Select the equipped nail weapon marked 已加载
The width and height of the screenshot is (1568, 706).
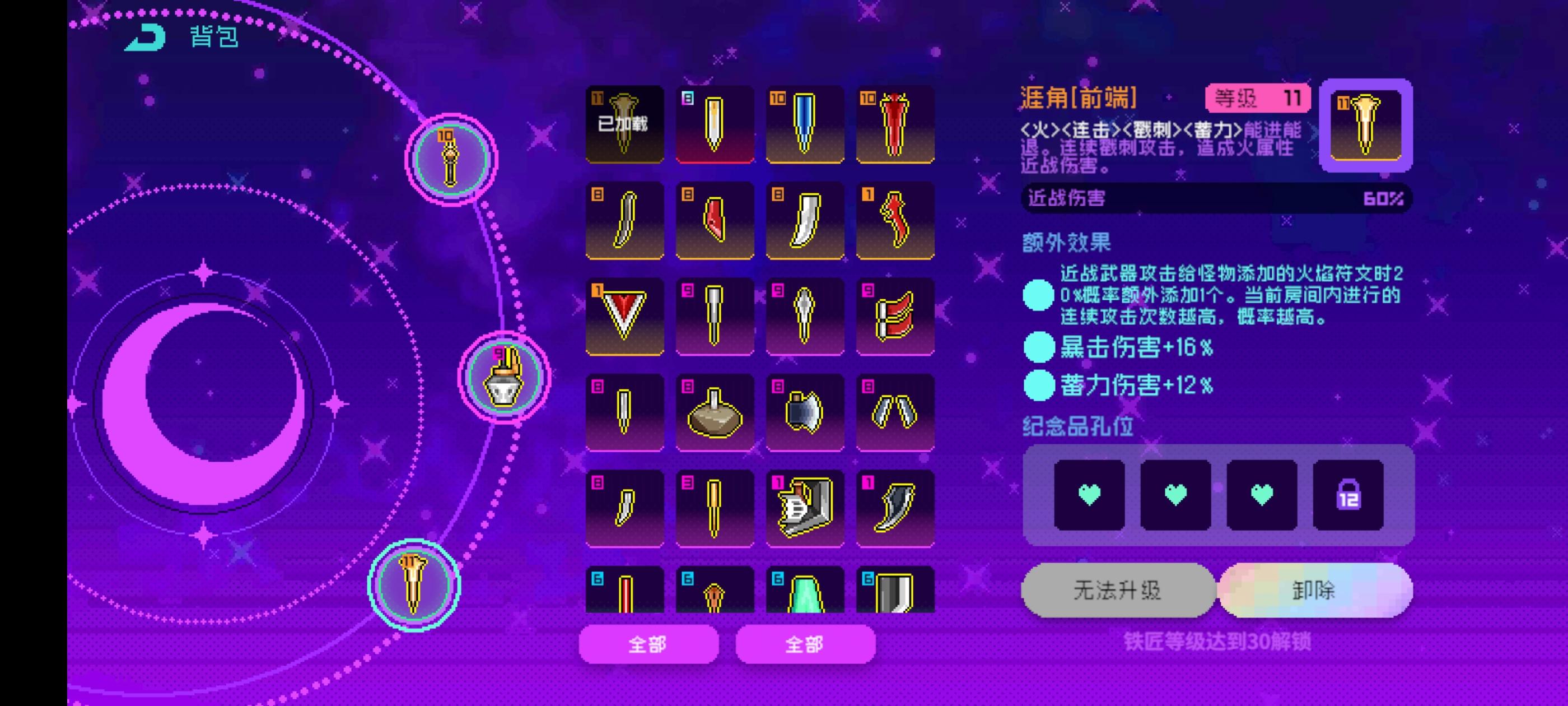tap(623, 125)
